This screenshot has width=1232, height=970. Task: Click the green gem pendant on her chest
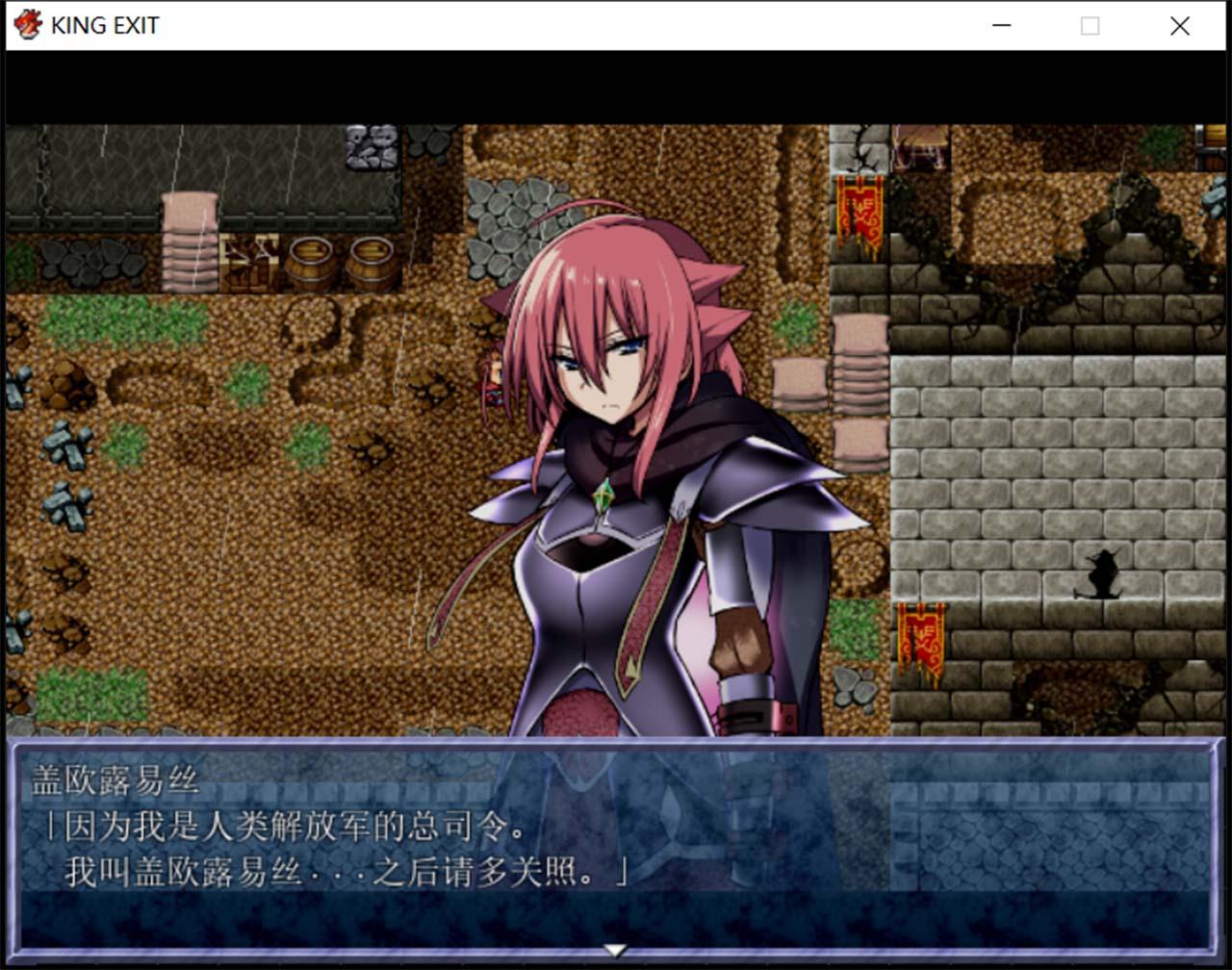602,496
